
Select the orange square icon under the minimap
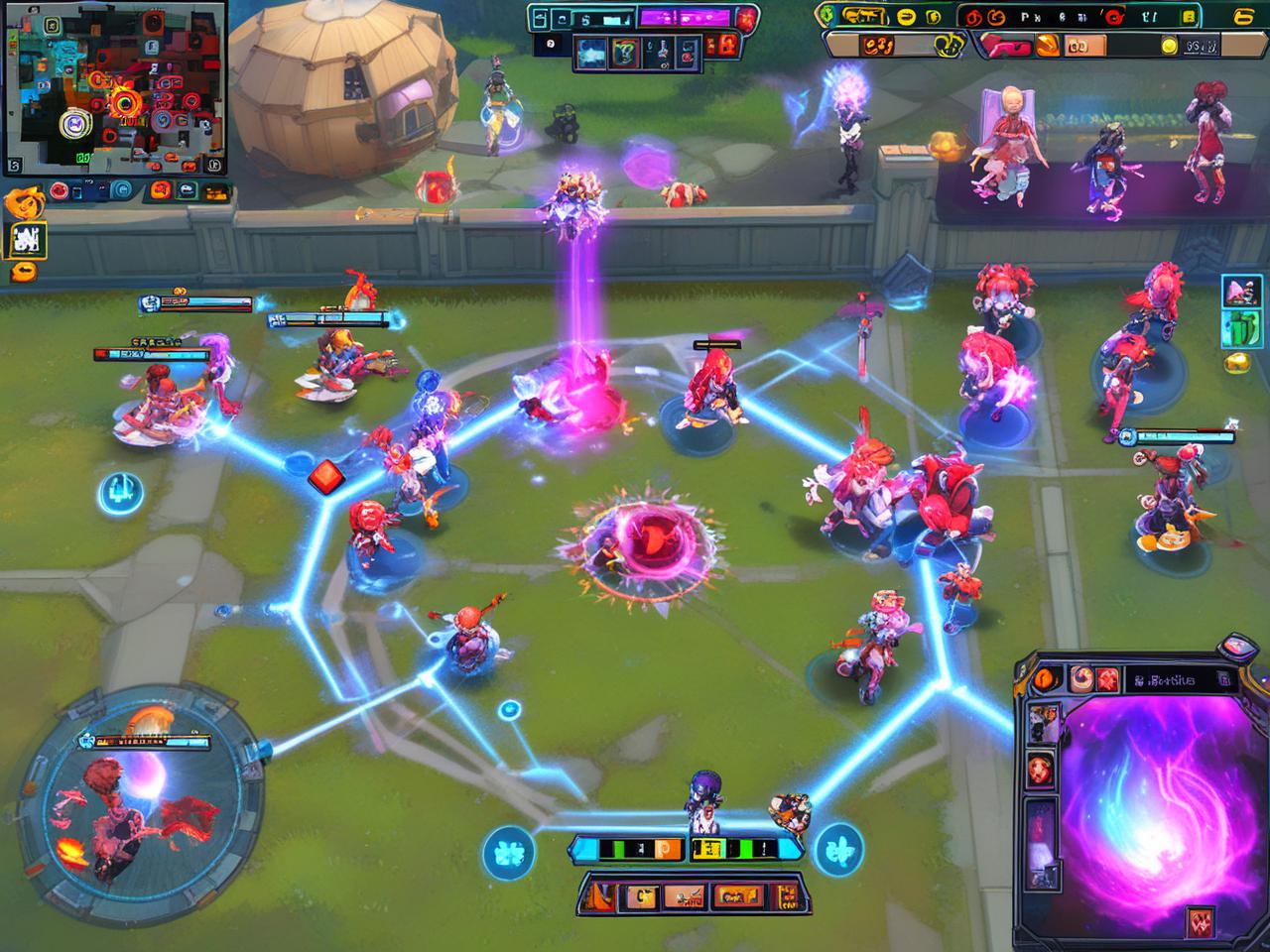point(158,190)
